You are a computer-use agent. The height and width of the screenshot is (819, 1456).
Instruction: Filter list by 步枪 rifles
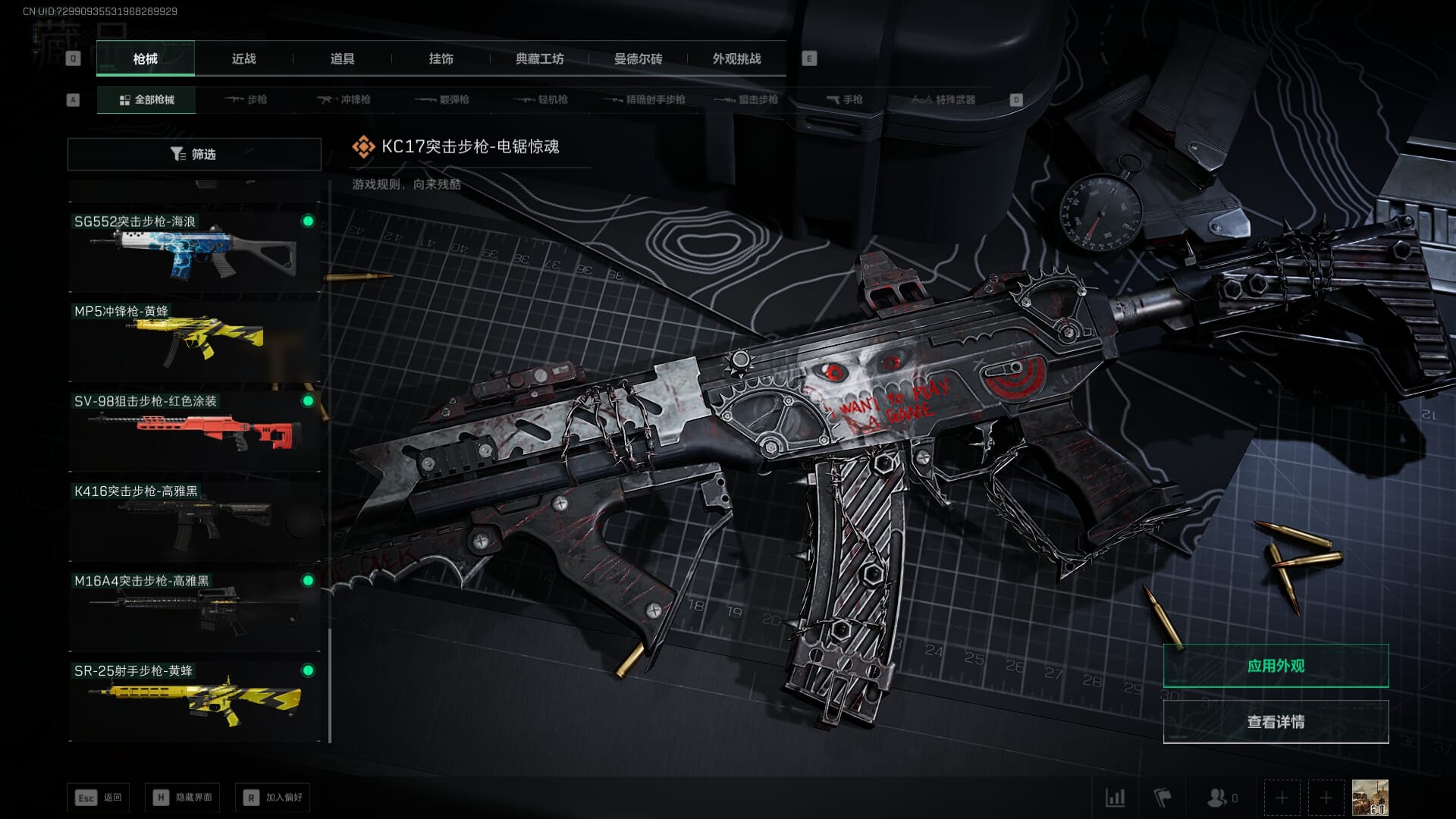pyautogui.click(x=246, y=100)
